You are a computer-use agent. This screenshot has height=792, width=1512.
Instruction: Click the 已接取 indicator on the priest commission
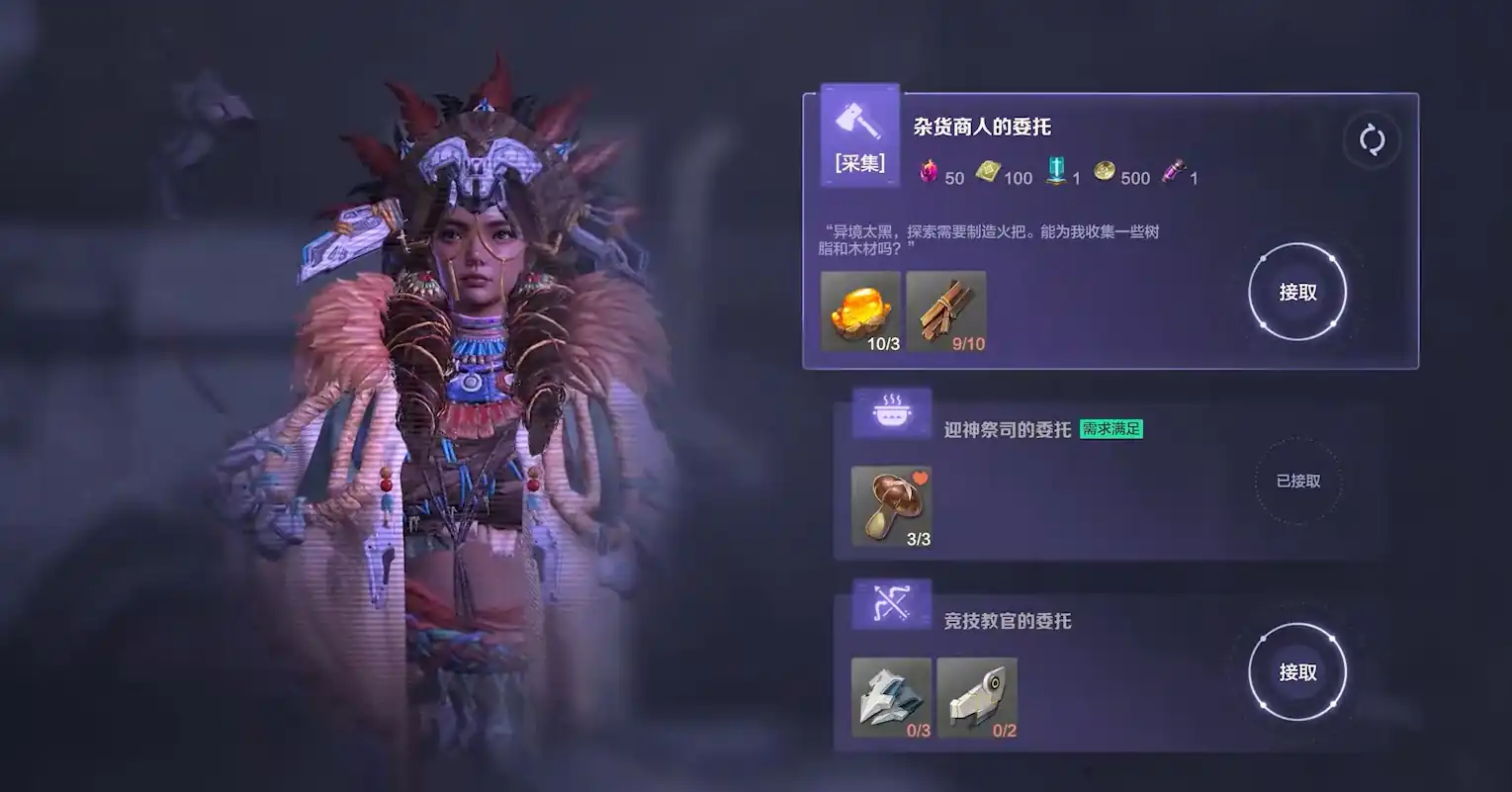click(x=1297, y=483)
